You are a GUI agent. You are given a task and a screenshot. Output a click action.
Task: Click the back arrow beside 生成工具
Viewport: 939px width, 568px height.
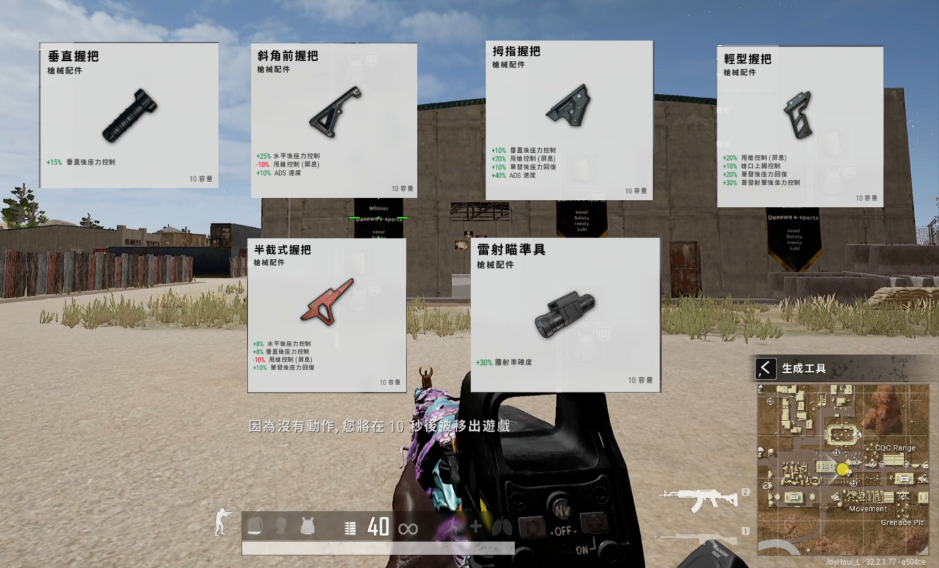(766, 368)
